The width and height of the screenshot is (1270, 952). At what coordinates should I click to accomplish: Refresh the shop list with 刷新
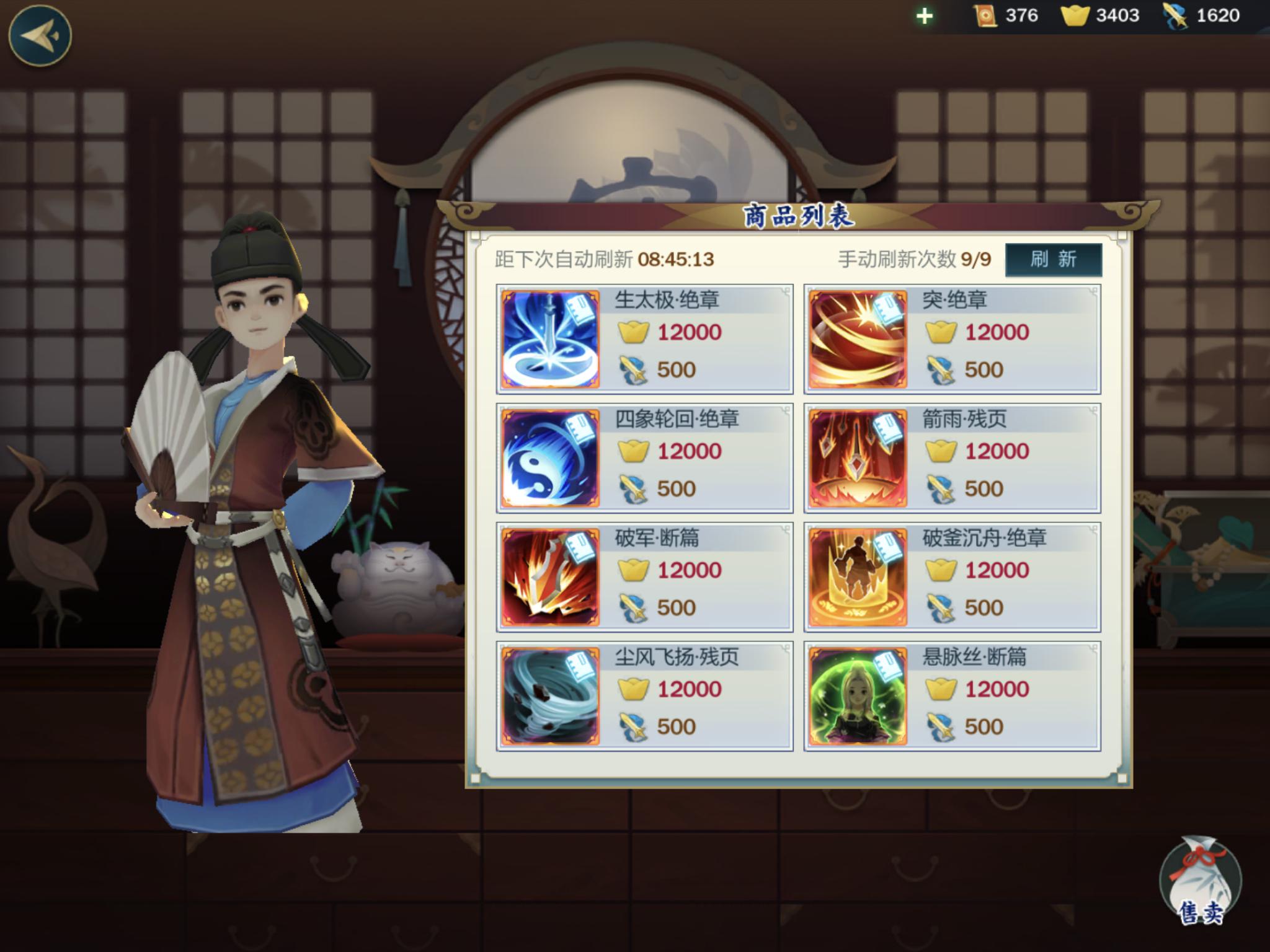[x=1053, y=259]
